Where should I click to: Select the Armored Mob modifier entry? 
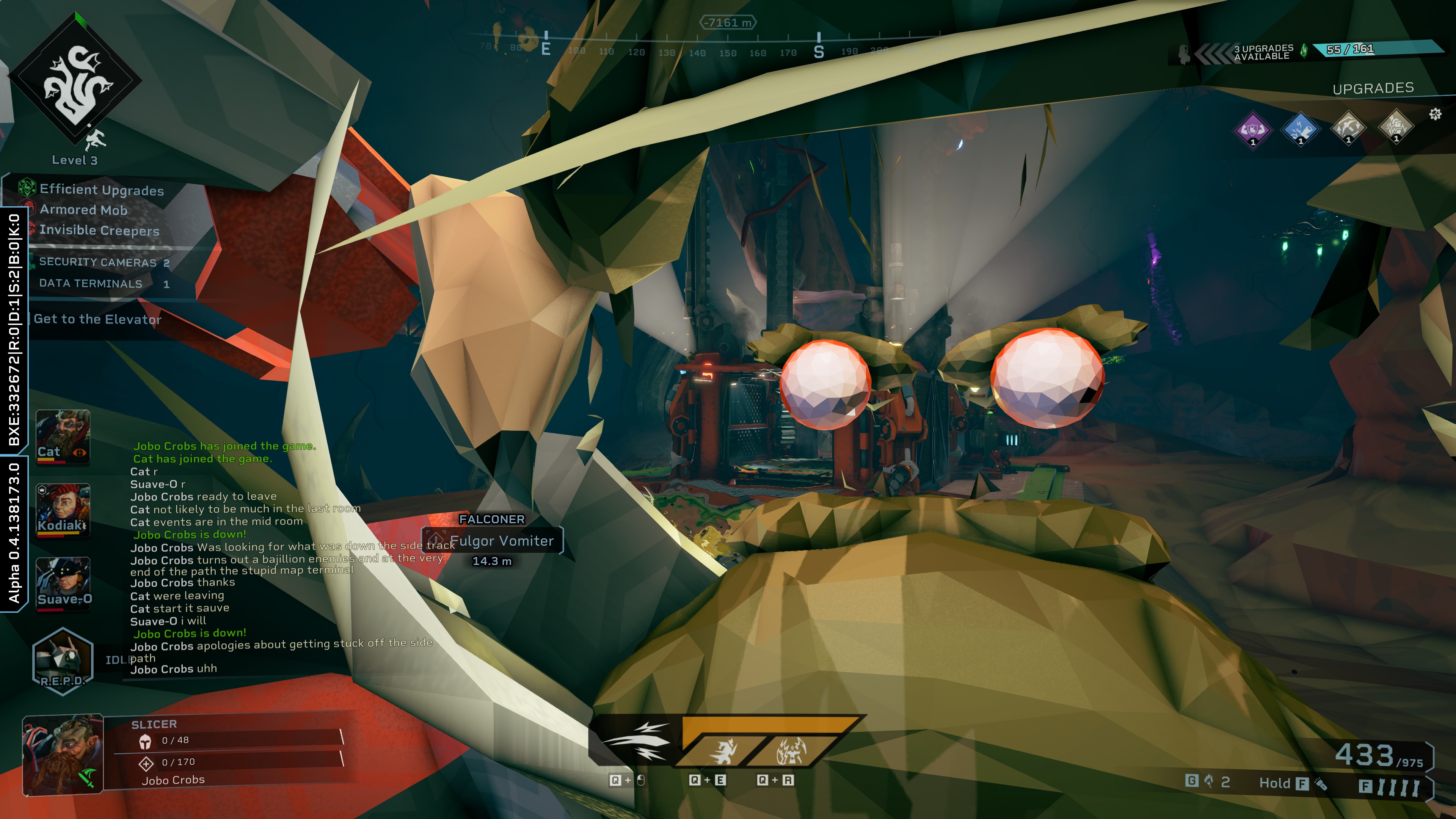pos(83,210)
